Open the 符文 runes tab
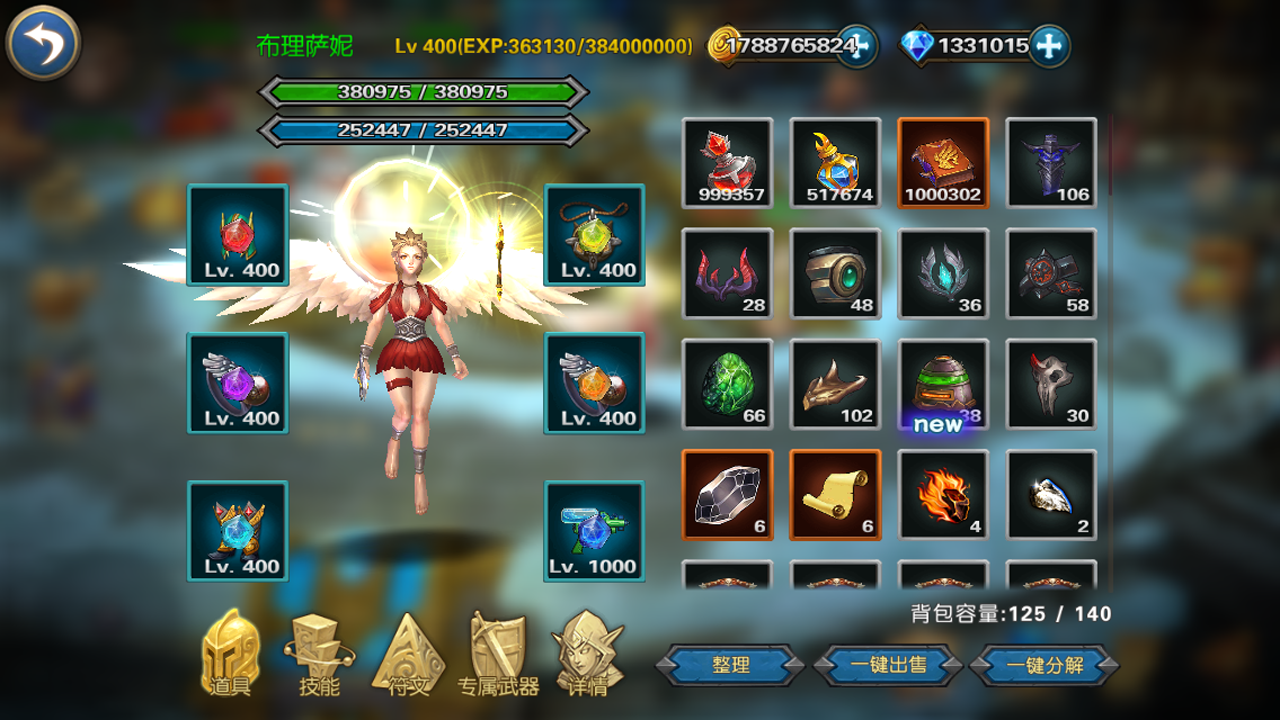The height and width of the screenshot is (720, 1280). (408, 660)
